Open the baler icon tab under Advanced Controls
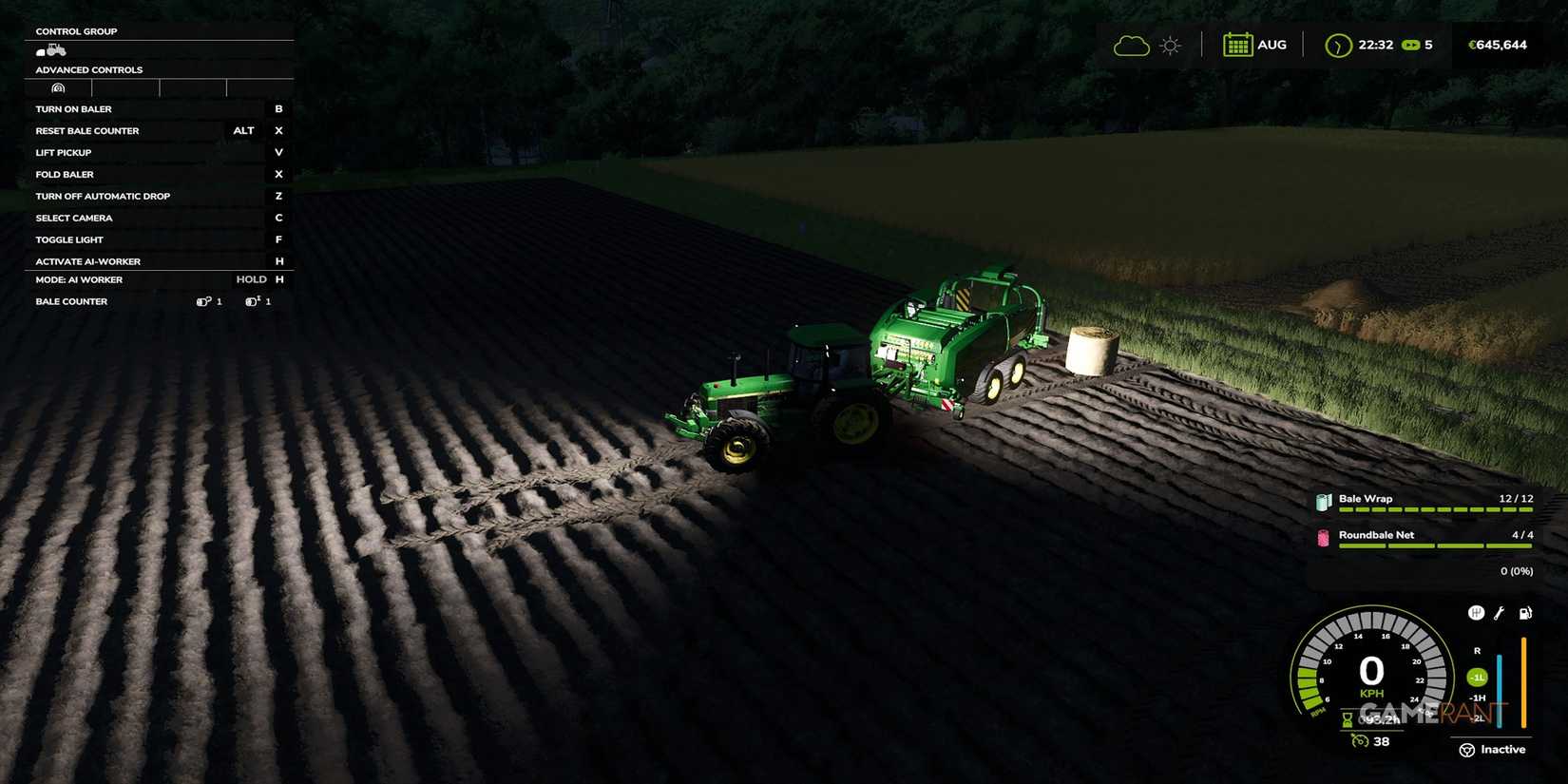The width and height of the screenshot is (1568, 784). (x=58, y=87)
